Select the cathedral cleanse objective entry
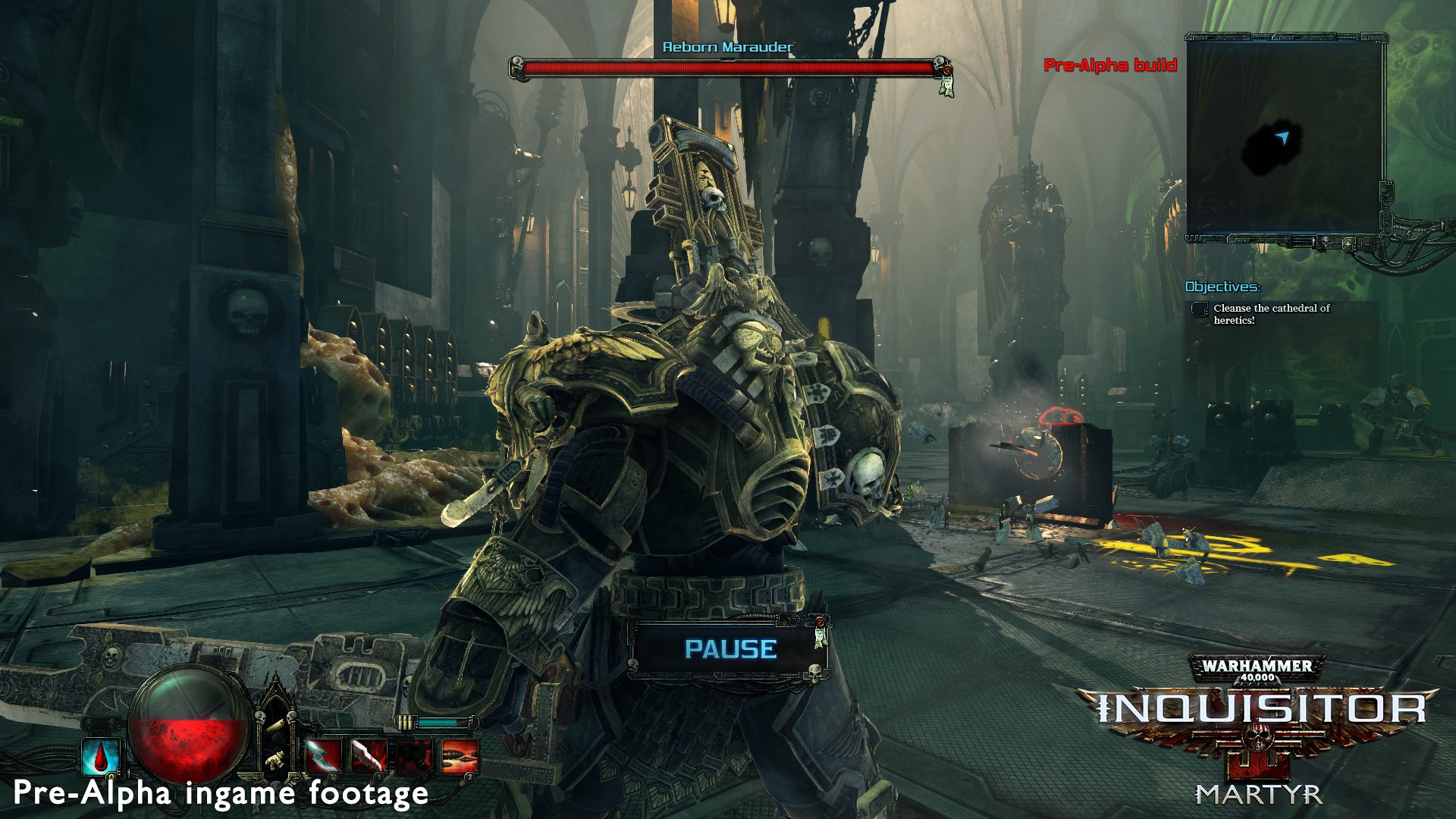 (1272, 314)
